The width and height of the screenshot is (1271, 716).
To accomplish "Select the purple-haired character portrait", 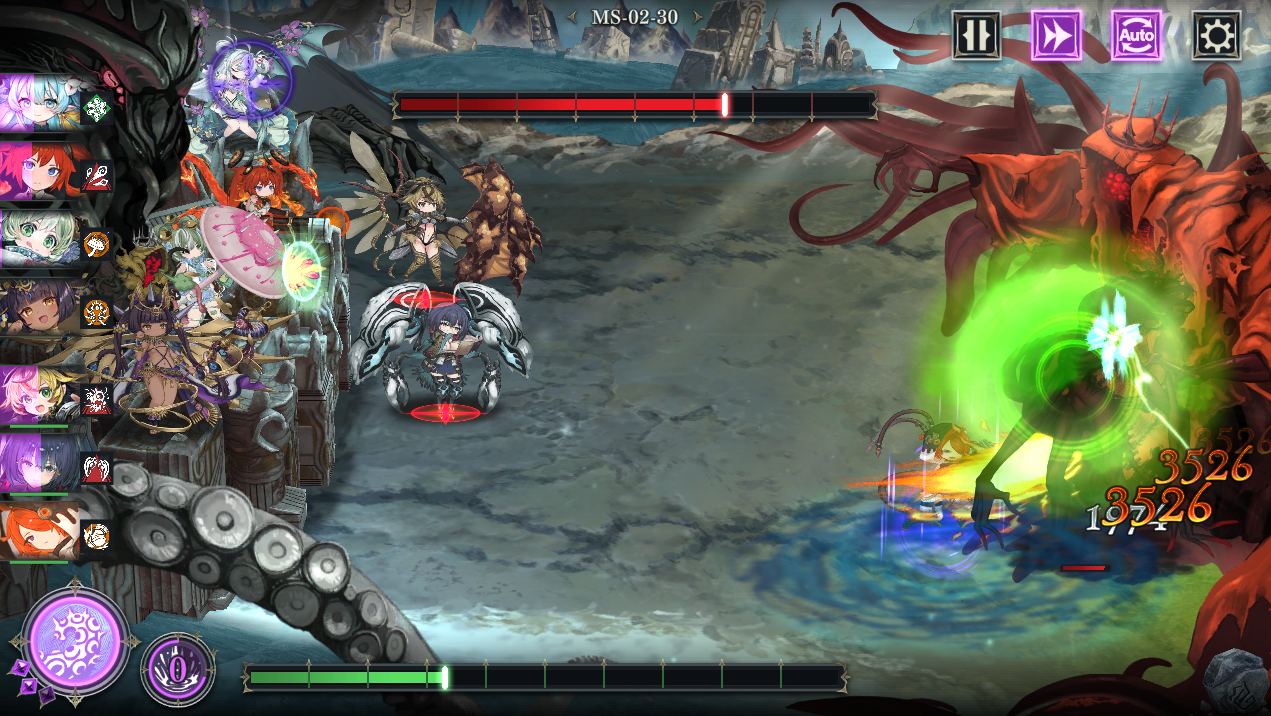I will [40, 463].
